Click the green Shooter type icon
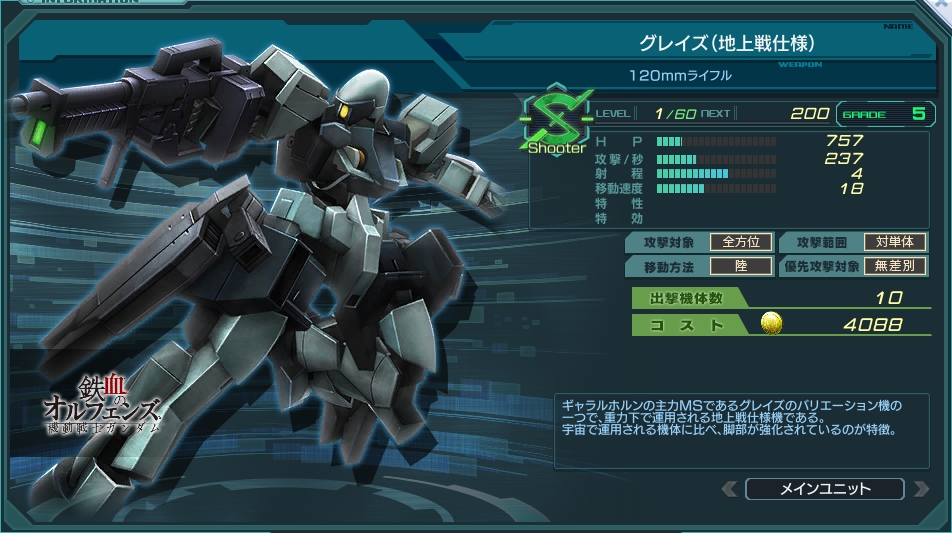The width and height of the screenshot is (952, 533). click(556, 122)
